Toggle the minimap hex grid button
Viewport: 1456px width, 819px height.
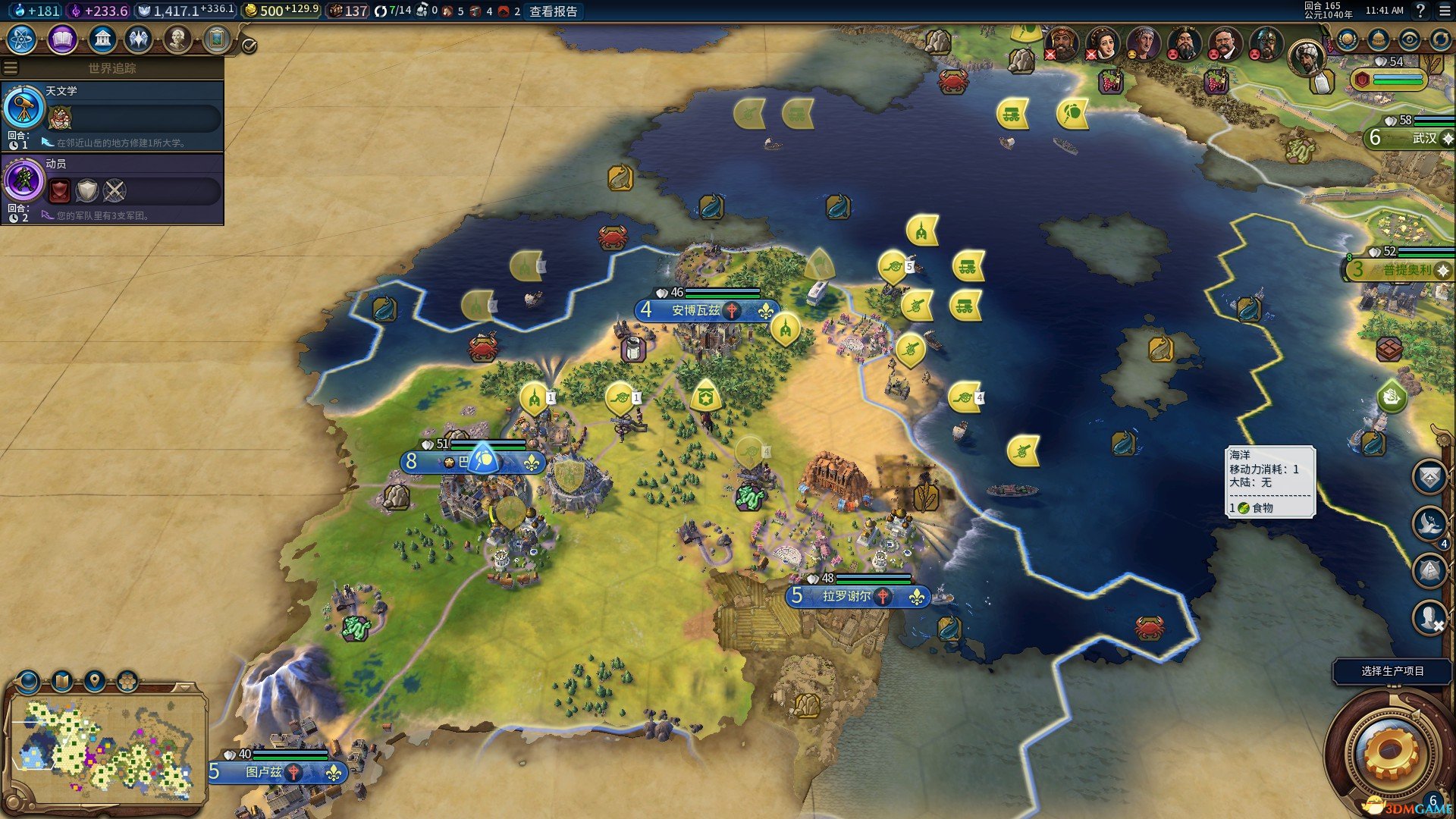click(127, 680)
